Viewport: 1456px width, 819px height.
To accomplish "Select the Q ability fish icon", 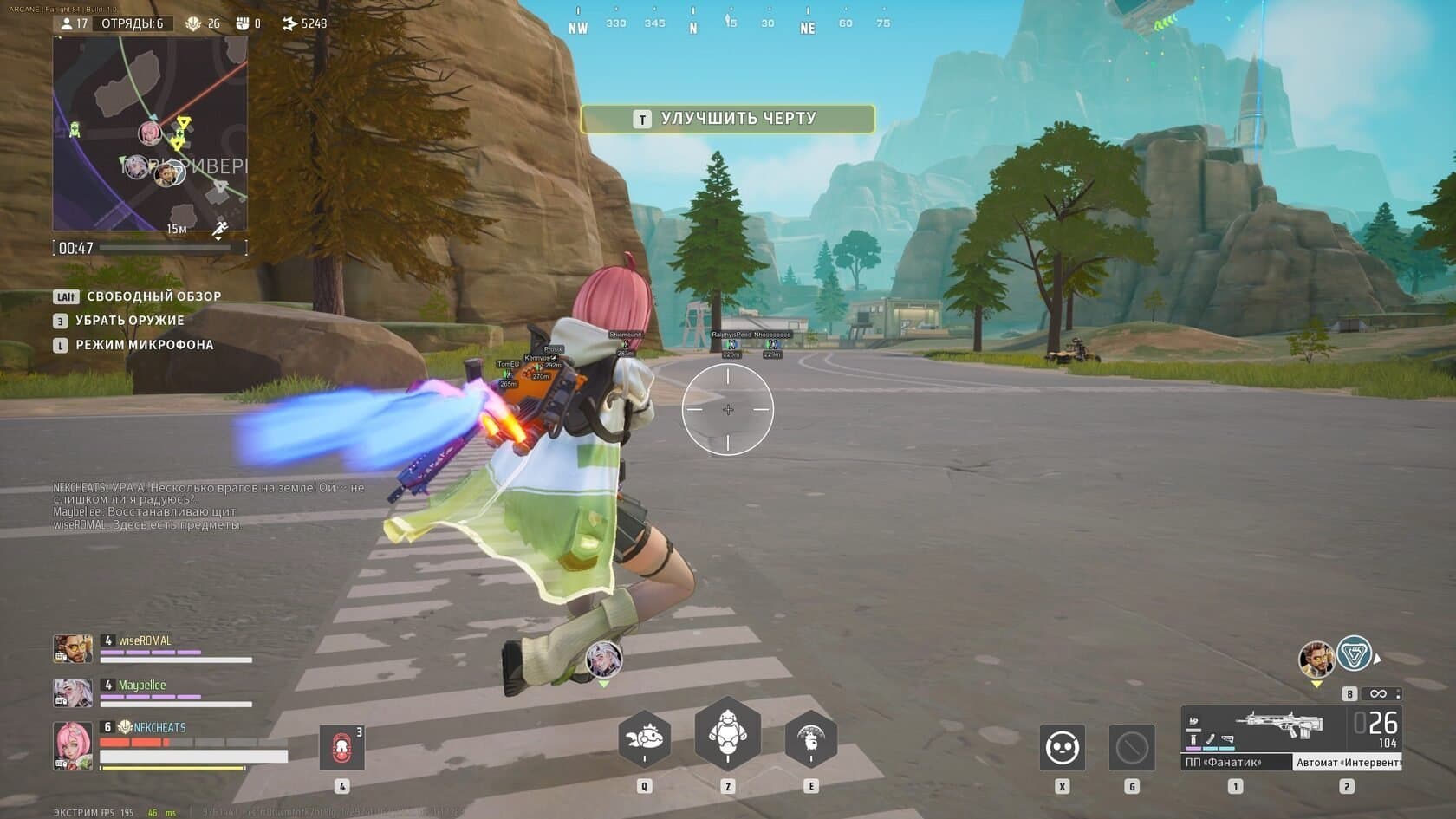I will 643,736.
